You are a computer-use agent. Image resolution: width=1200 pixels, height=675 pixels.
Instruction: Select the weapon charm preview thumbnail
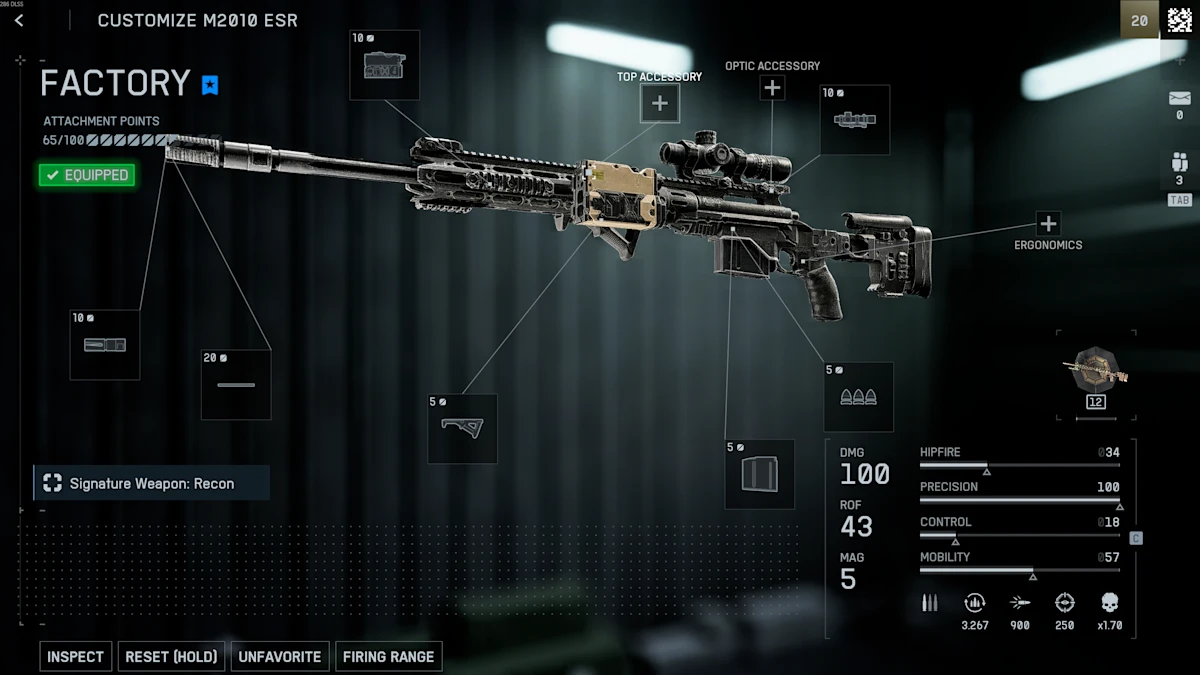pos(1096,373)
